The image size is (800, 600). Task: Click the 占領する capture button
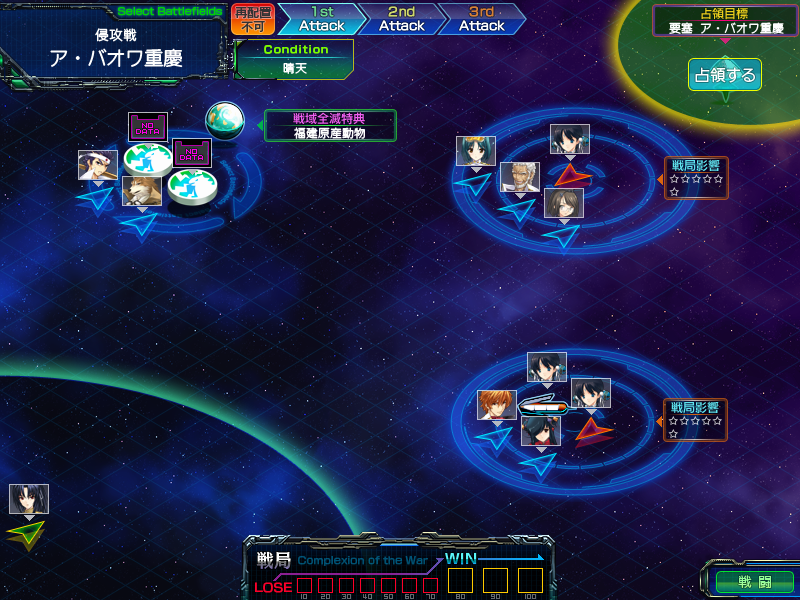point(724,75)
